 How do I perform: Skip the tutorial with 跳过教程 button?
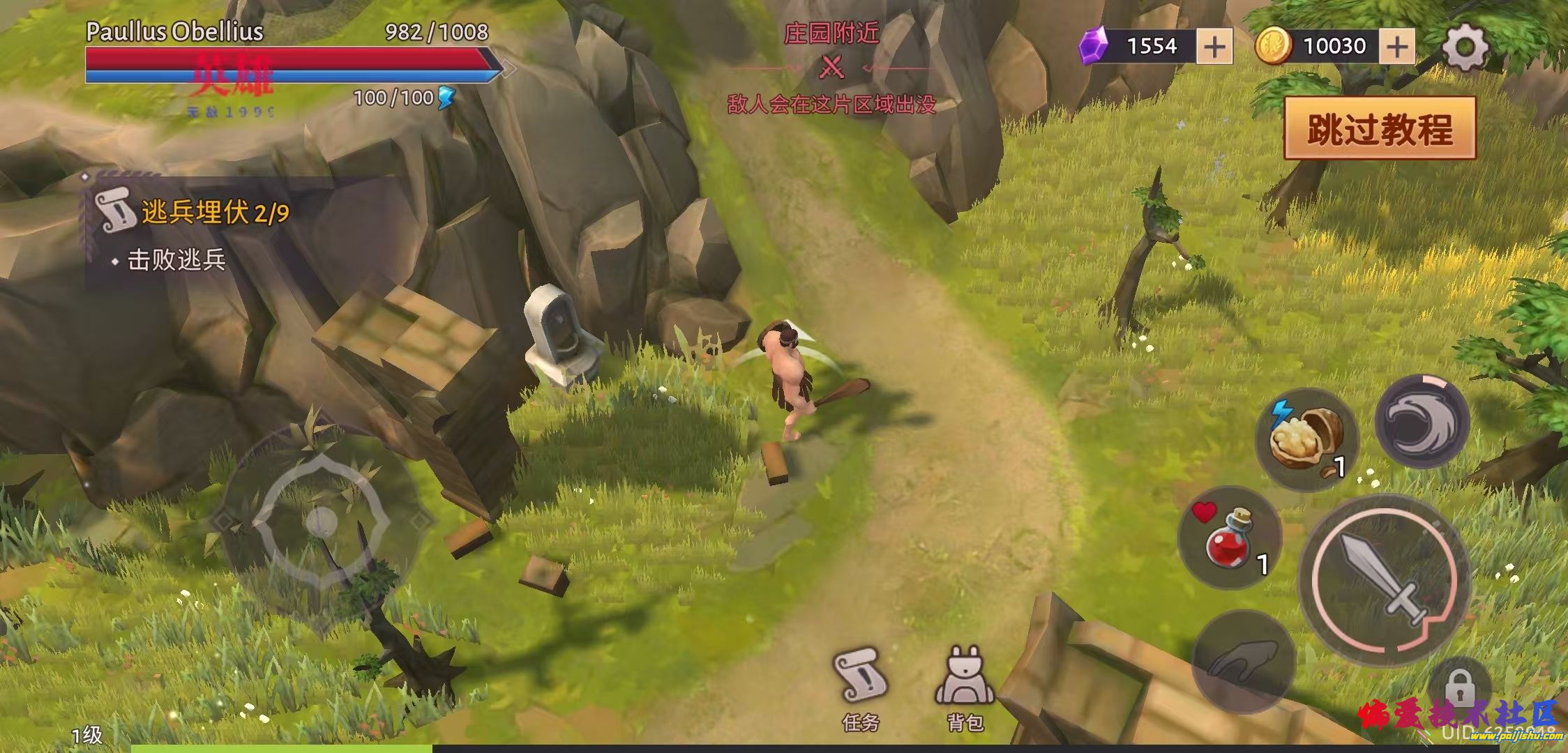pyautogui.click(x=1379, y=129)
